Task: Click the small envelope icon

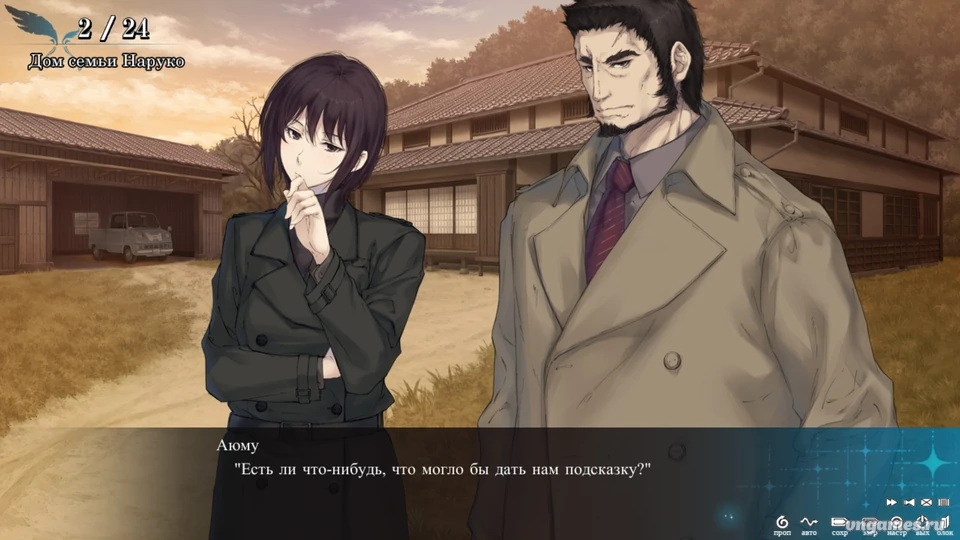Action: pyautogui.click(x=926, y=502)
